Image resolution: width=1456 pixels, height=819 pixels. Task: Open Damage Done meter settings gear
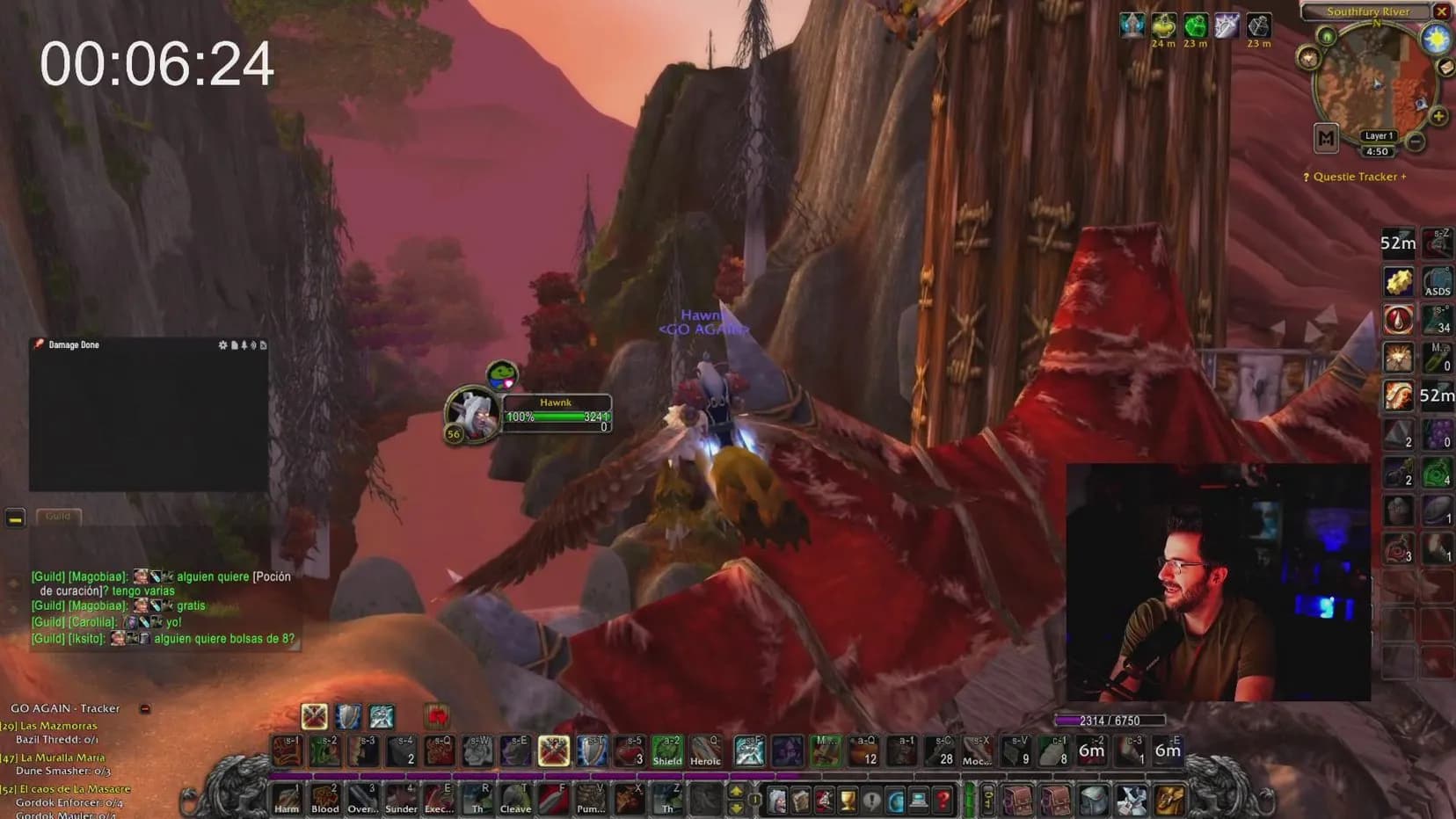pos(222,345)
